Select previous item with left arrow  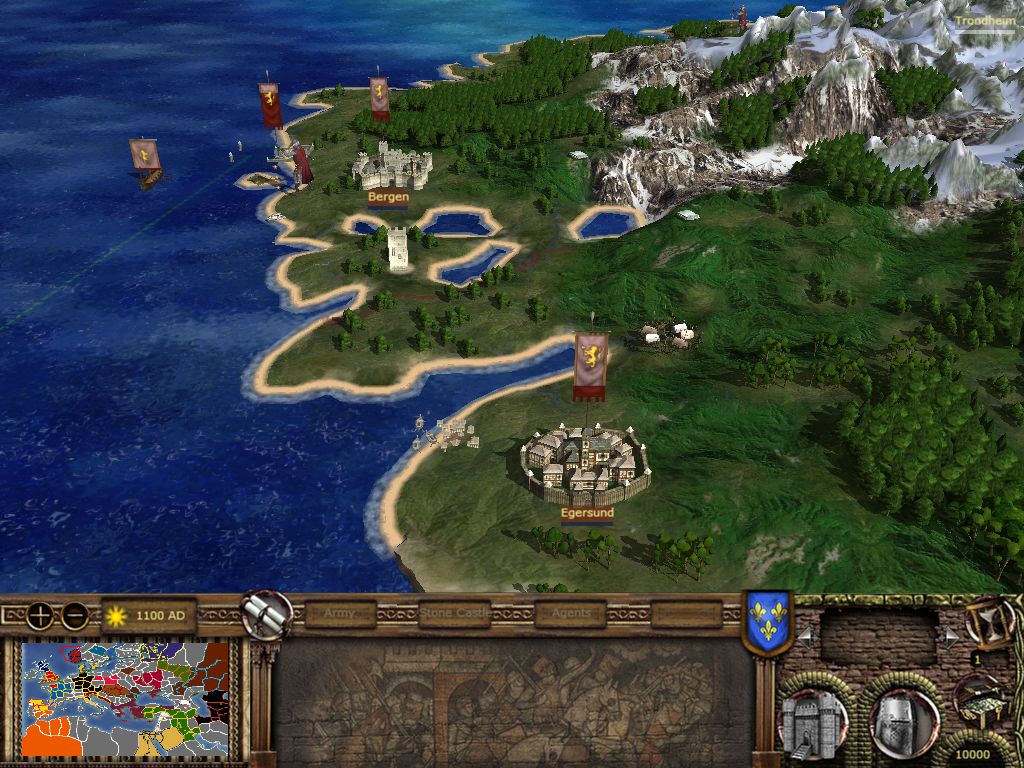pyautogui.click(x=803, y=636)
